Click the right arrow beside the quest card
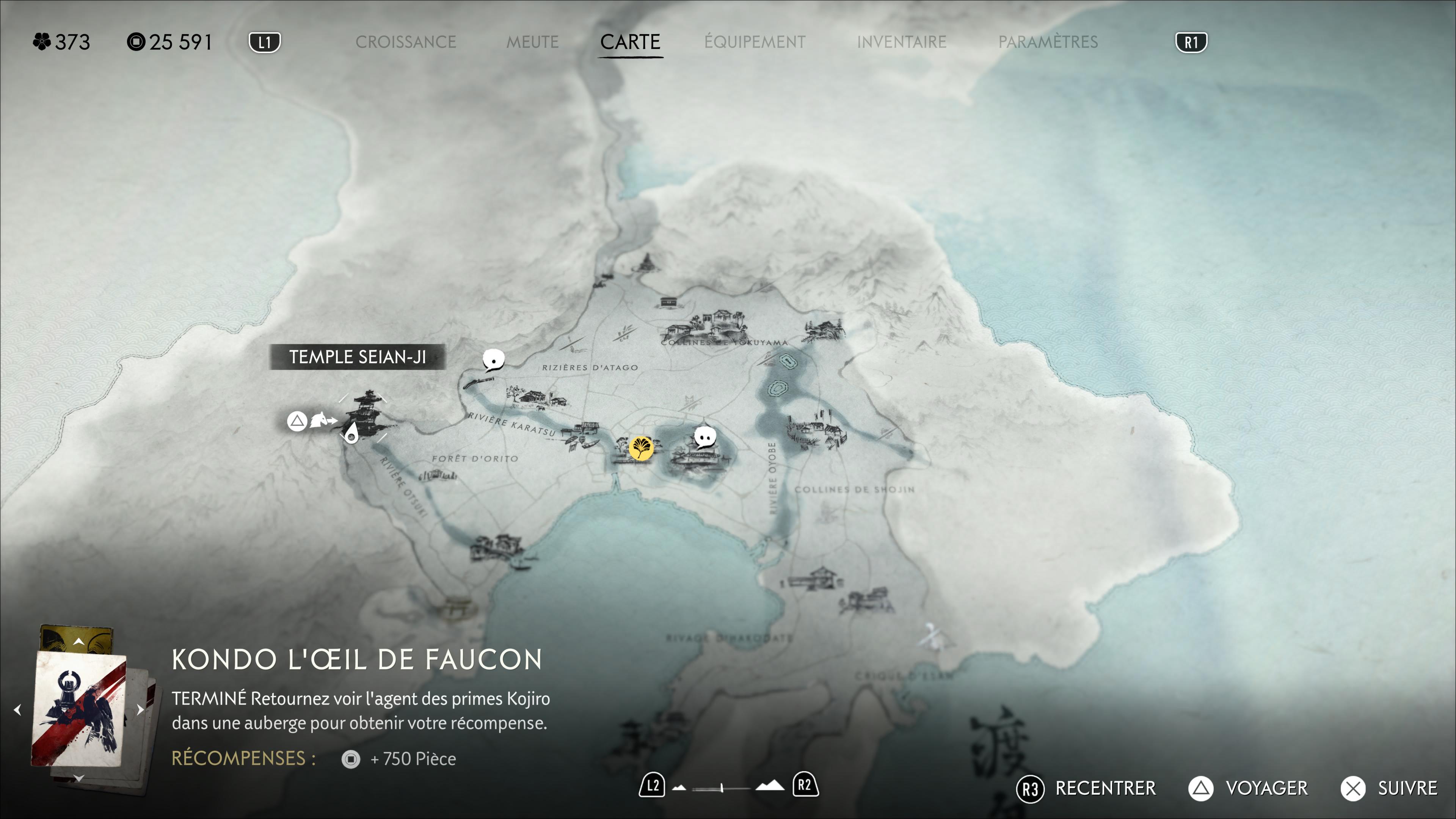Screen dimensions: 1456x819 click(x=140, y=710)
